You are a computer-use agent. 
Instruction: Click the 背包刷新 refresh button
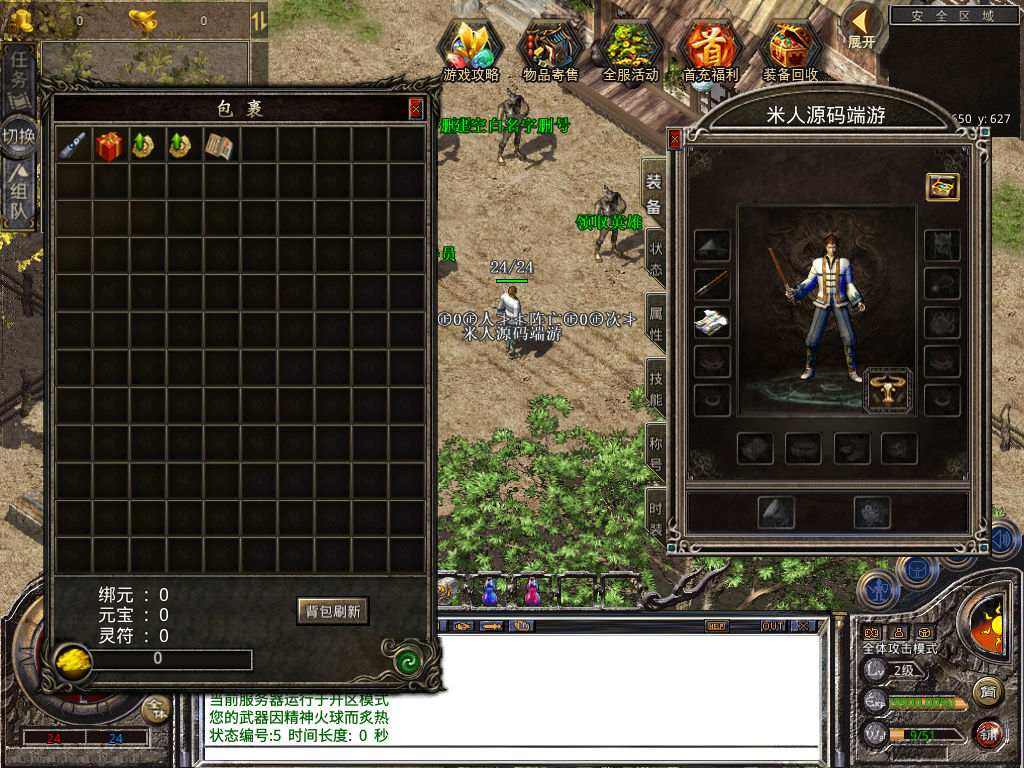333,611
